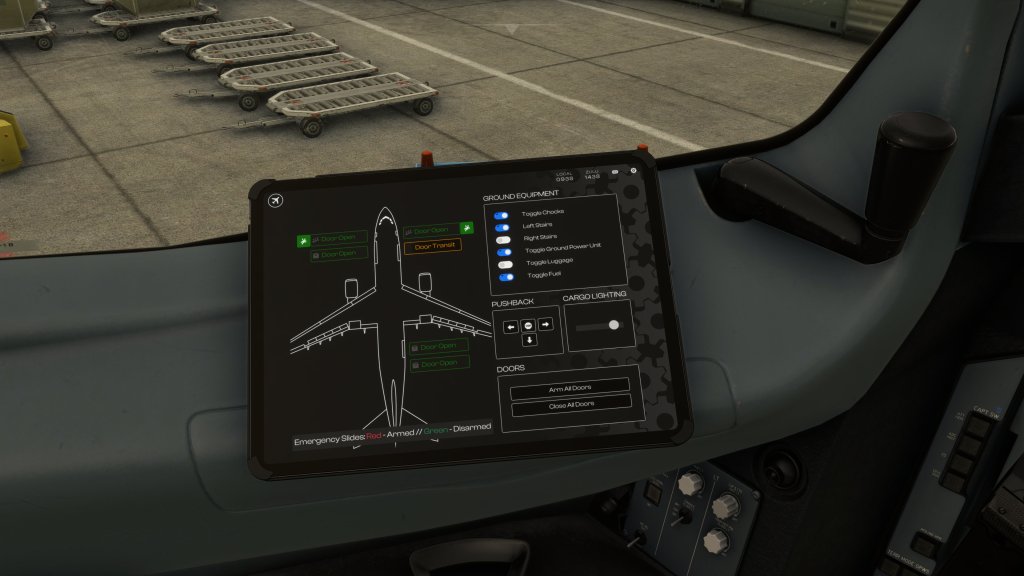Adjust the Cargo Lighting slider

(613, 324)
